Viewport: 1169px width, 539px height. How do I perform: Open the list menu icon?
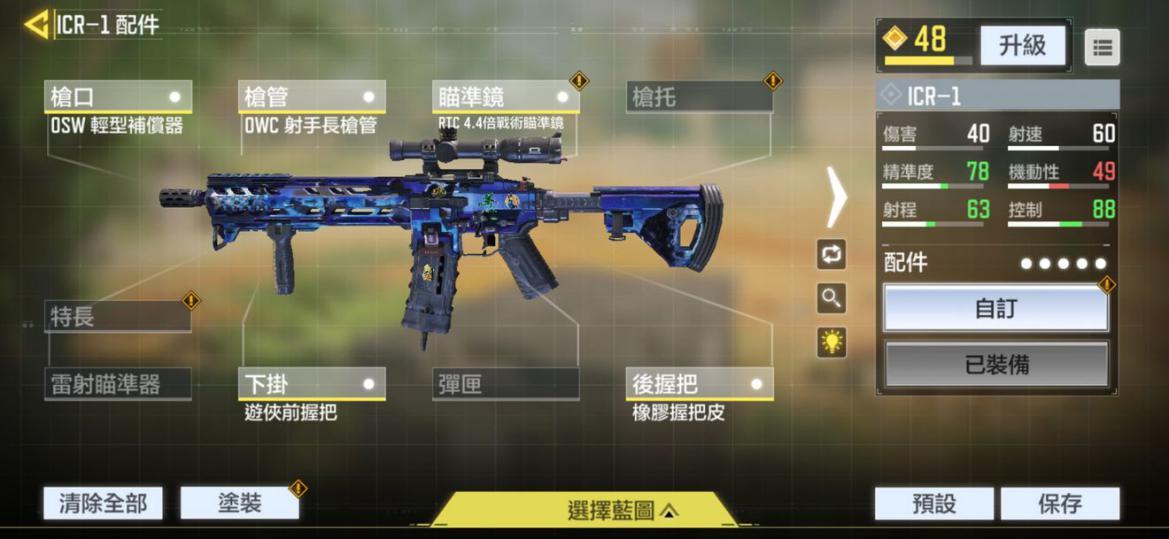[1102, 46]
